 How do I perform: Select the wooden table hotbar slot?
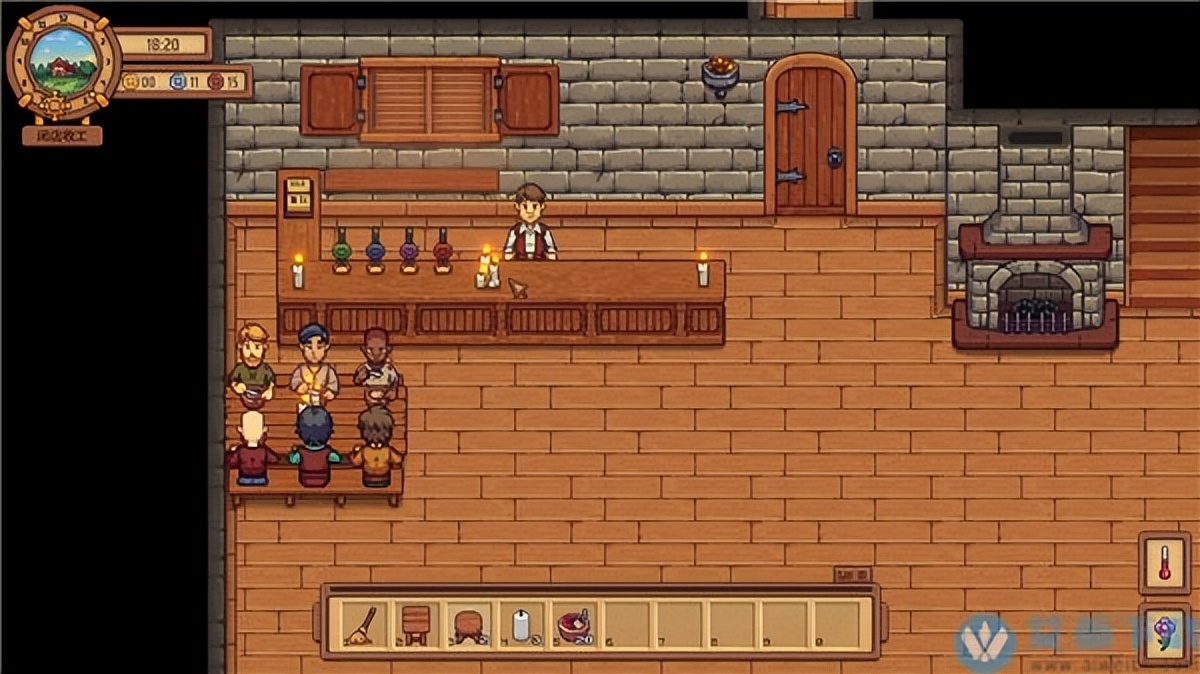pos(412,625)
